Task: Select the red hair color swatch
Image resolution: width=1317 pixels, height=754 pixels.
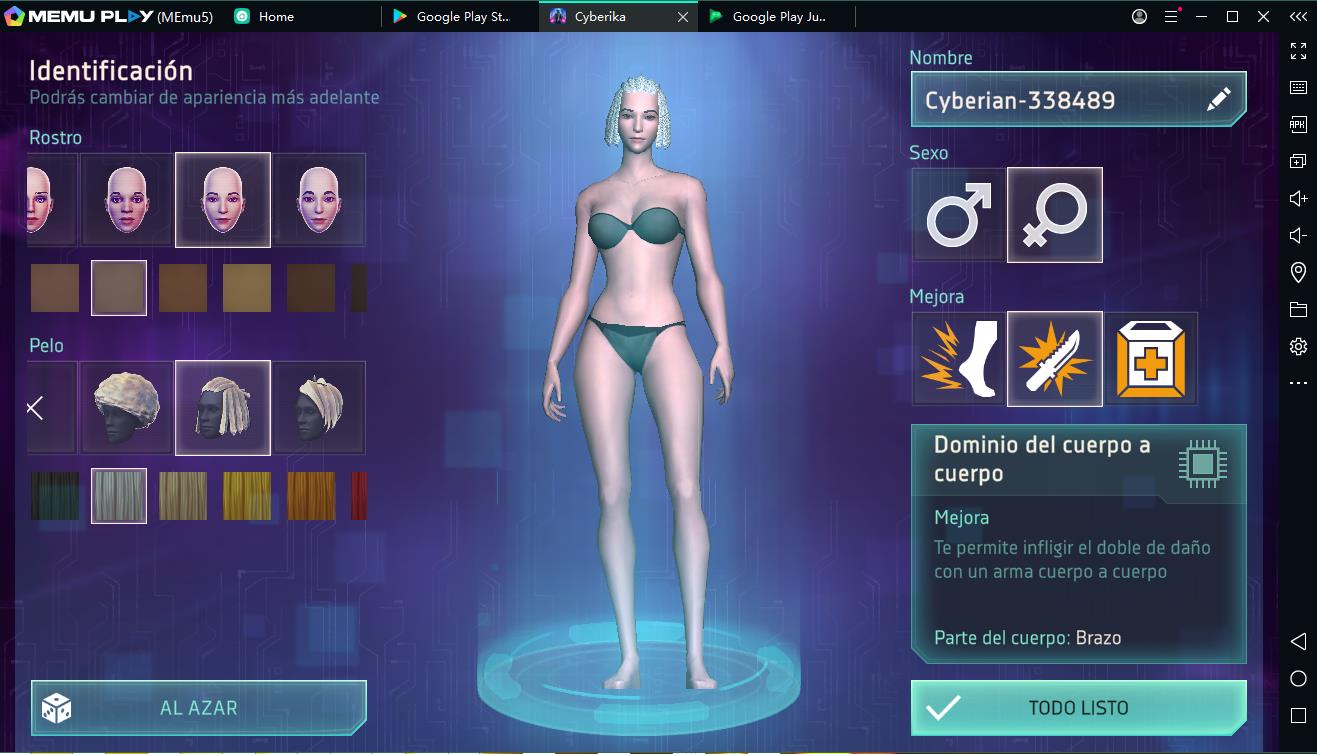Action: click(357, 496)
